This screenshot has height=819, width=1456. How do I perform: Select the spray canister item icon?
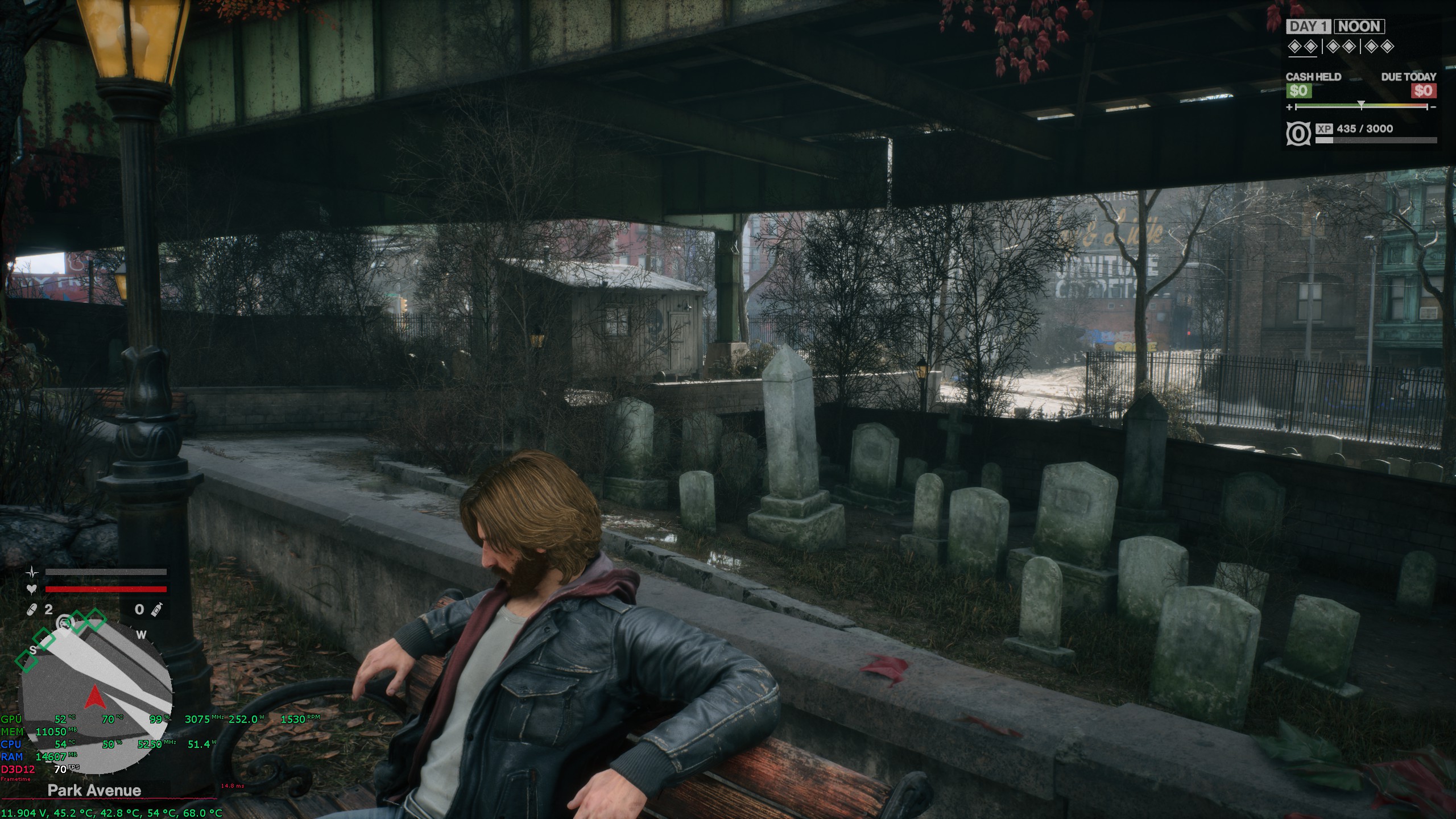click(x=158, y=609)
